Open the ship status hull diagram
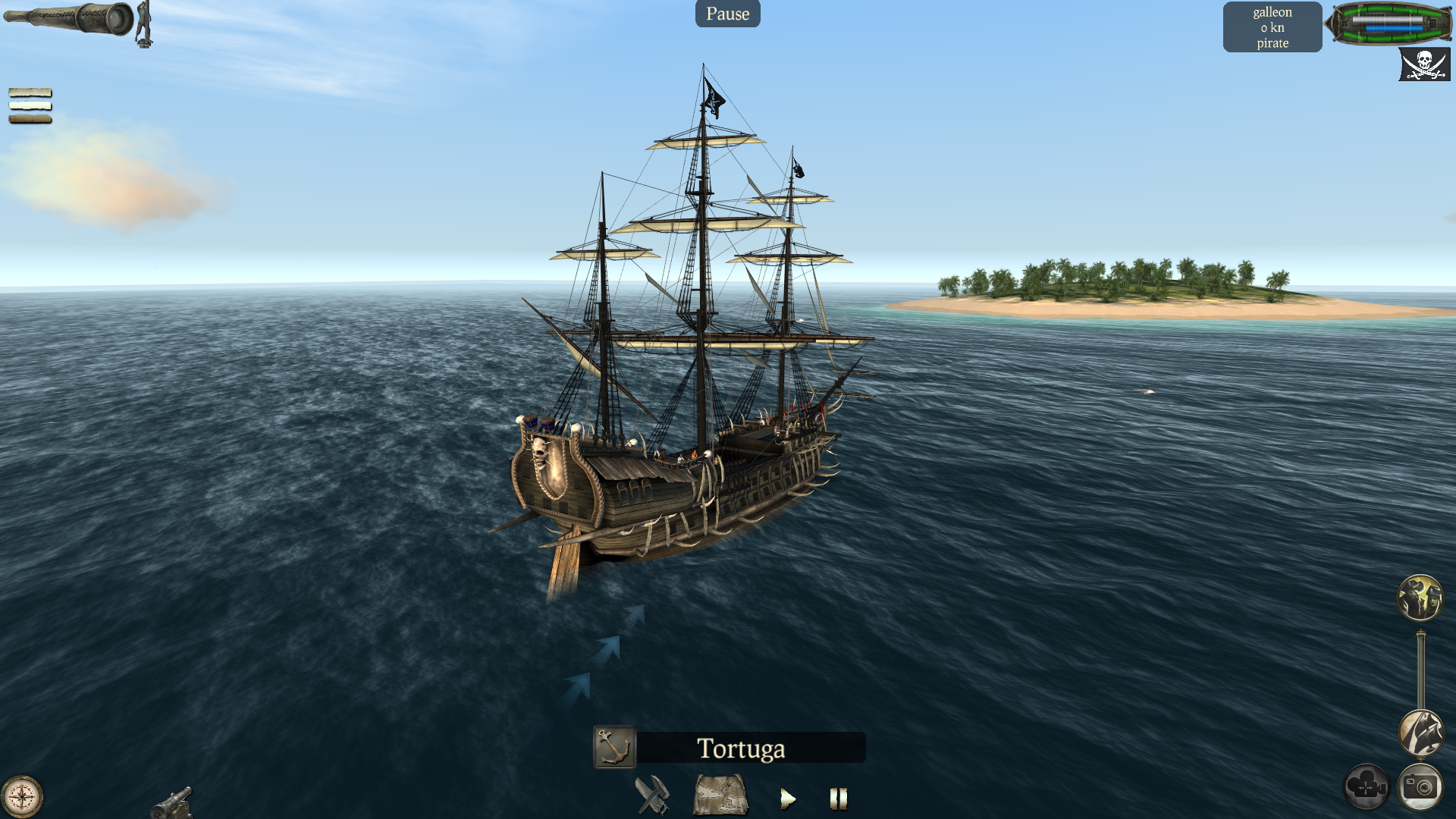Image resolution: width=1456 pixels, height=819 pixels. click(1389, 24)
